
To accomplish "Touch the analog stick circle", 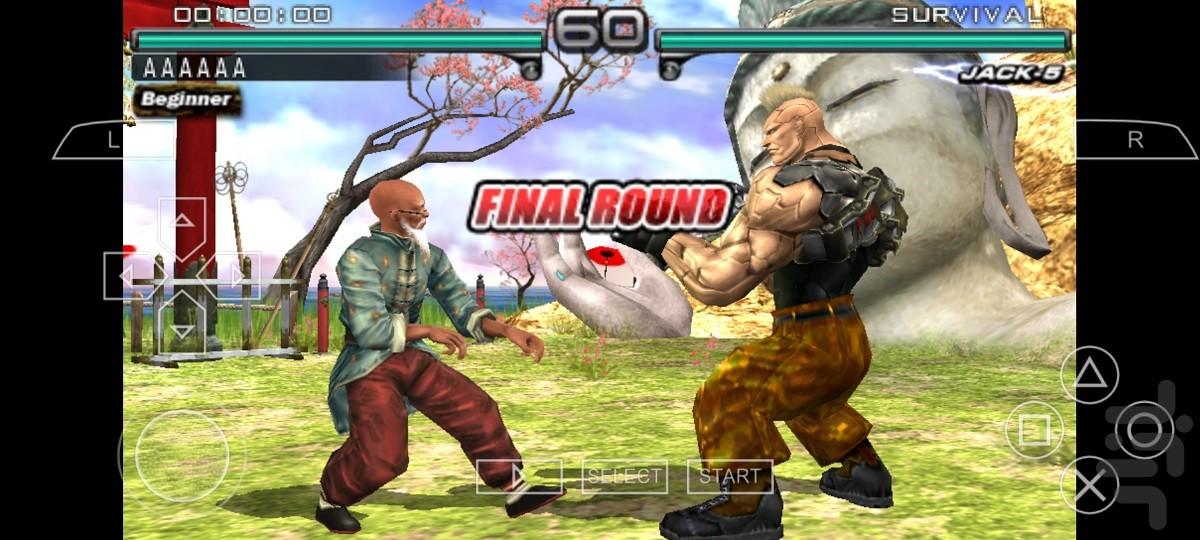I will coord(181,456).
